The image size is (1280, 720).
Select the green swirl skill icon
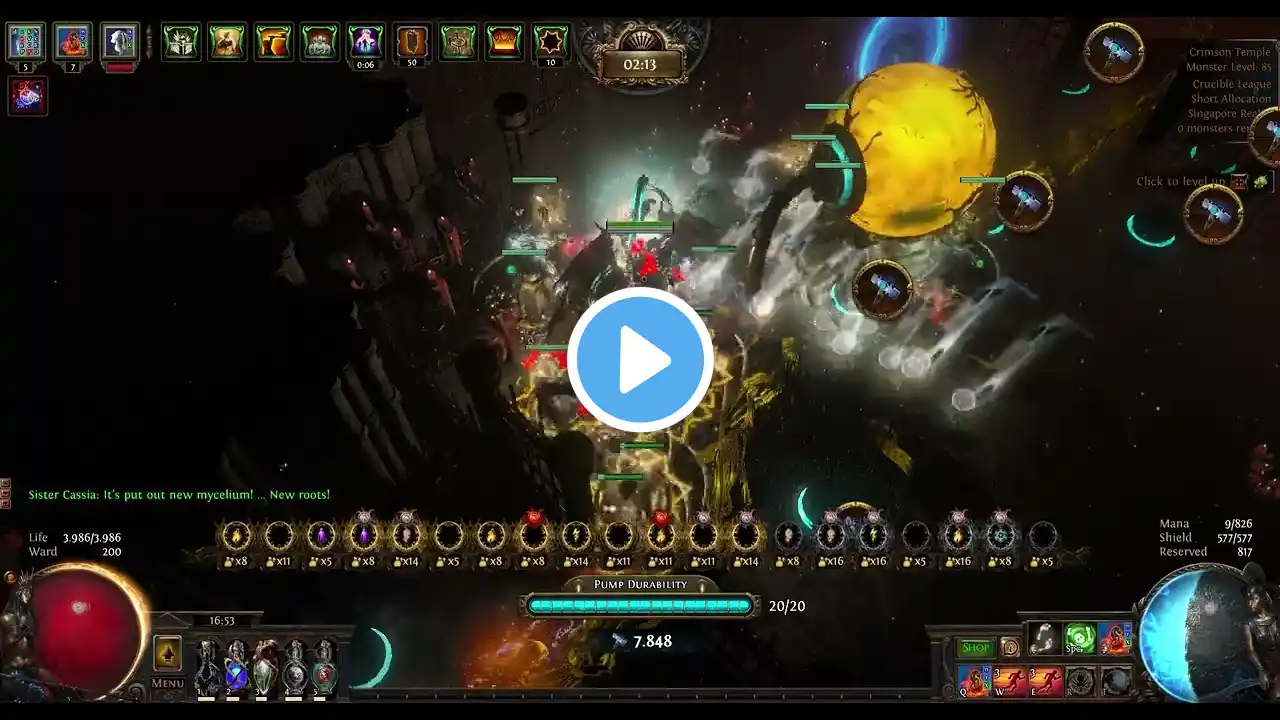tap(1079, 638)
